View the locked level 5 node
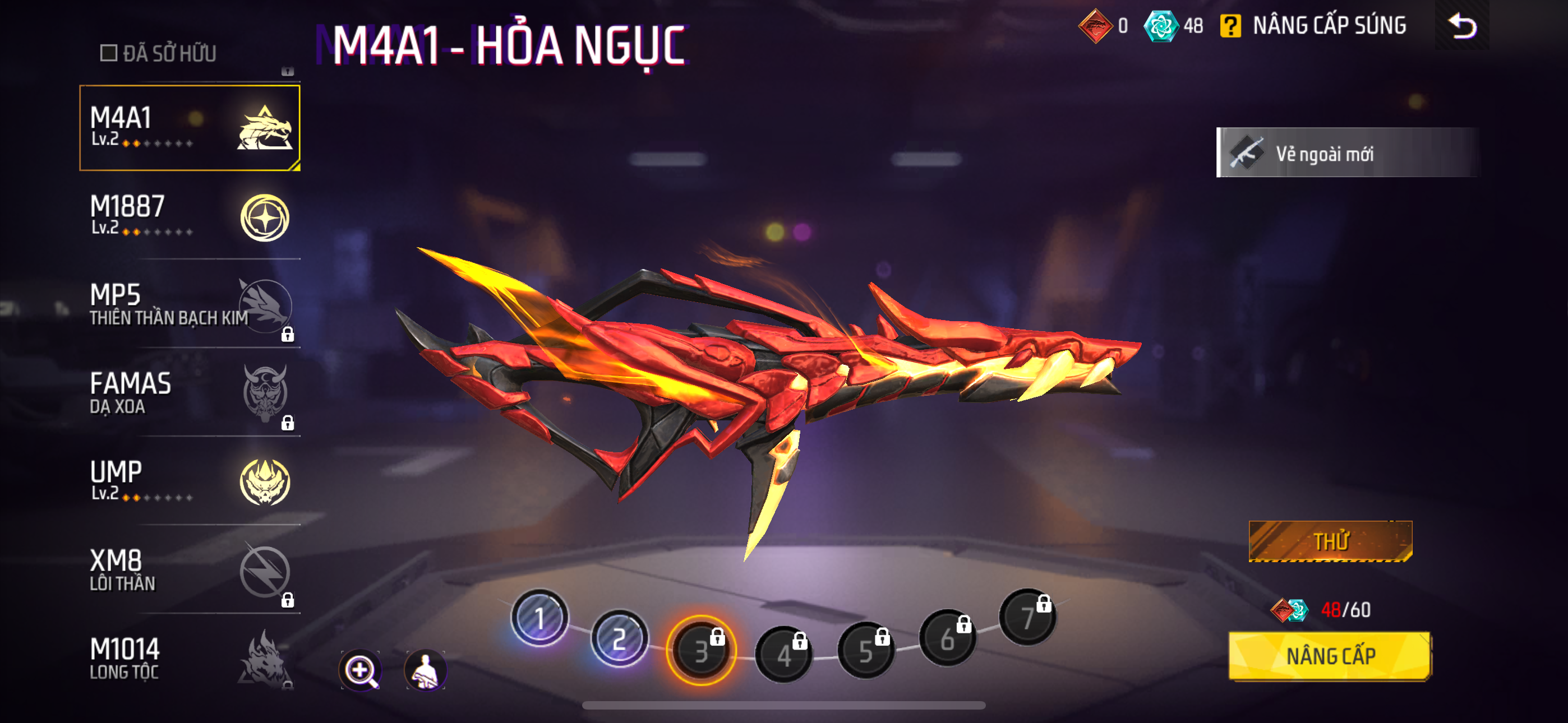 point(865,651)
